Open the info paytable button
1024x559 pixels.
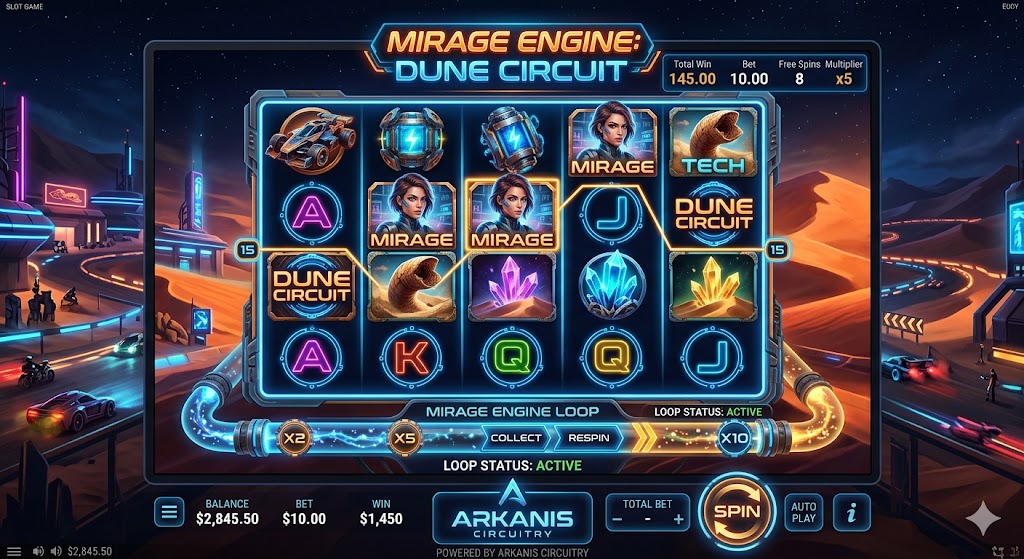point(851,513)
